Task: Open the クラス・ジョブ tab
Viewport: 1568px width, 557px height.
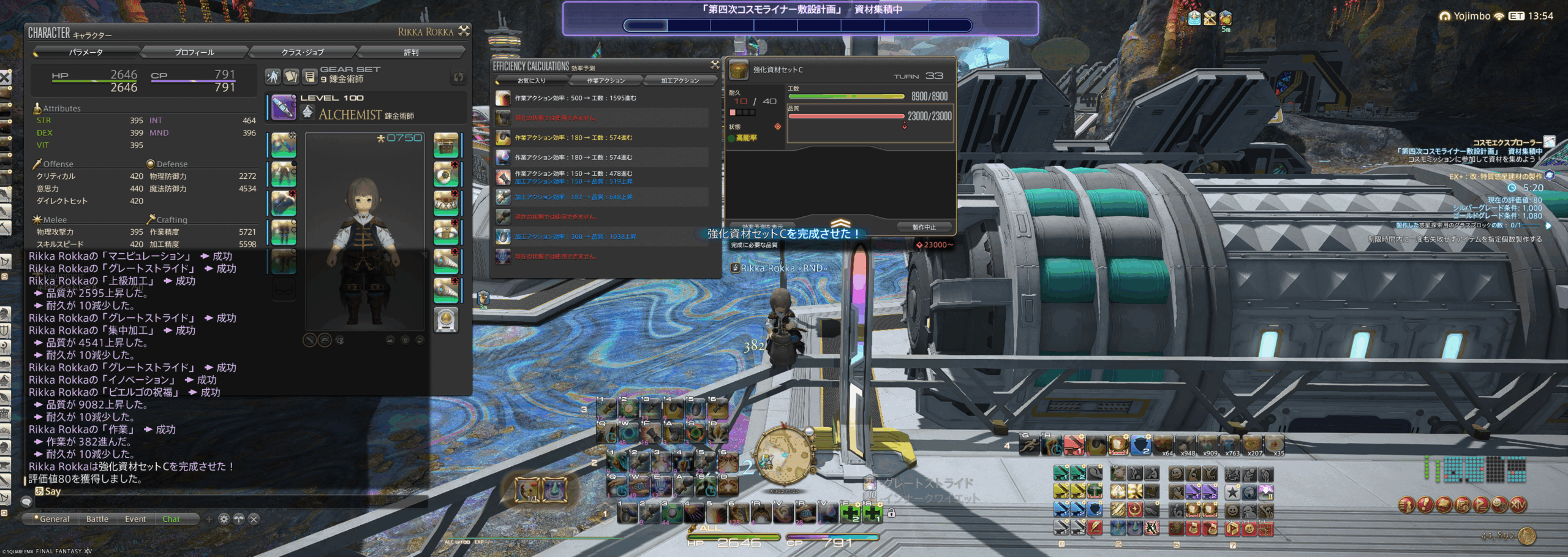Action: tap(303, 52)
